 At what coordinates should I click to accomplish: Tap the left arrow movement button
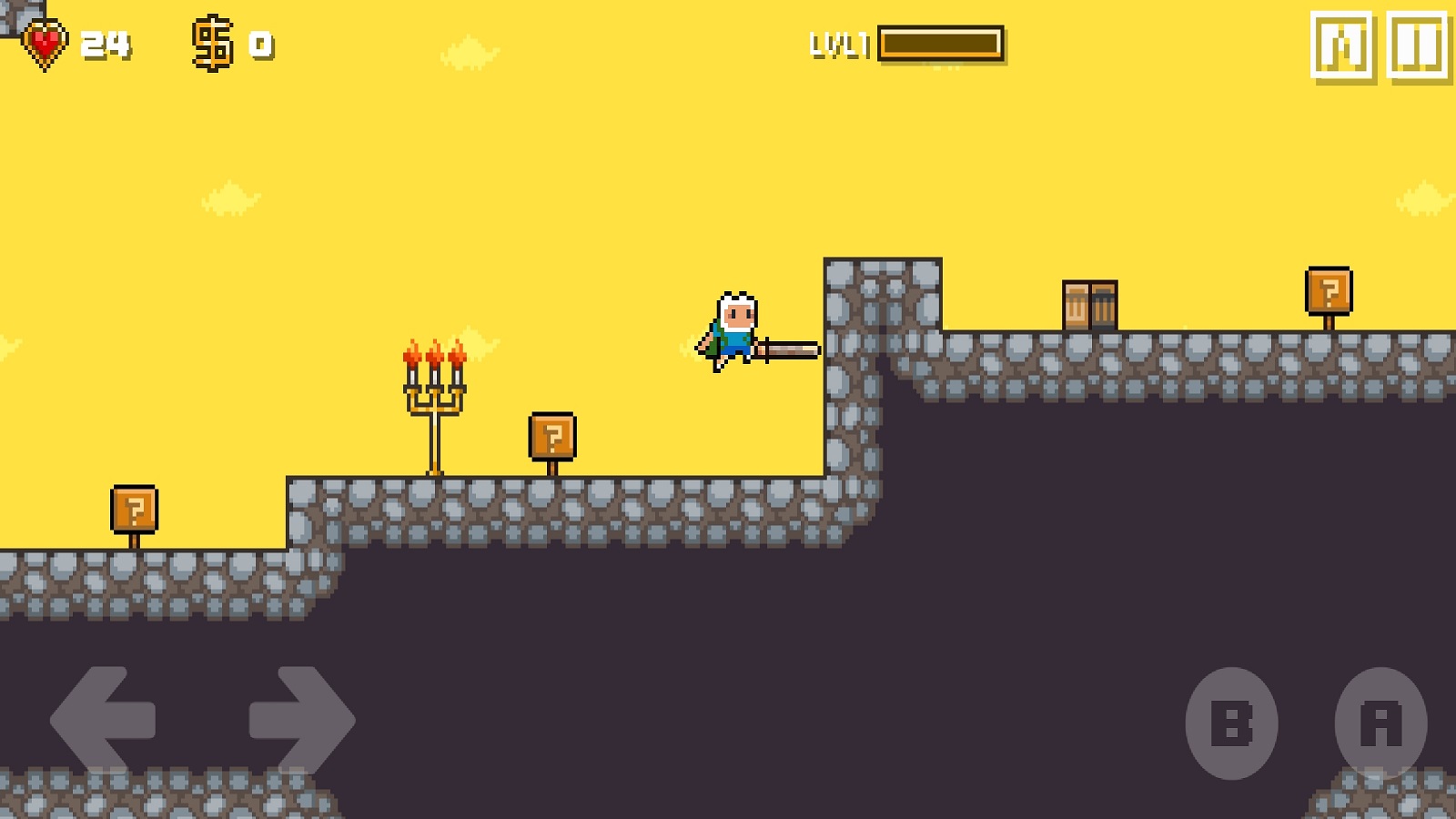pyautogui.click(x=103, y=722)
